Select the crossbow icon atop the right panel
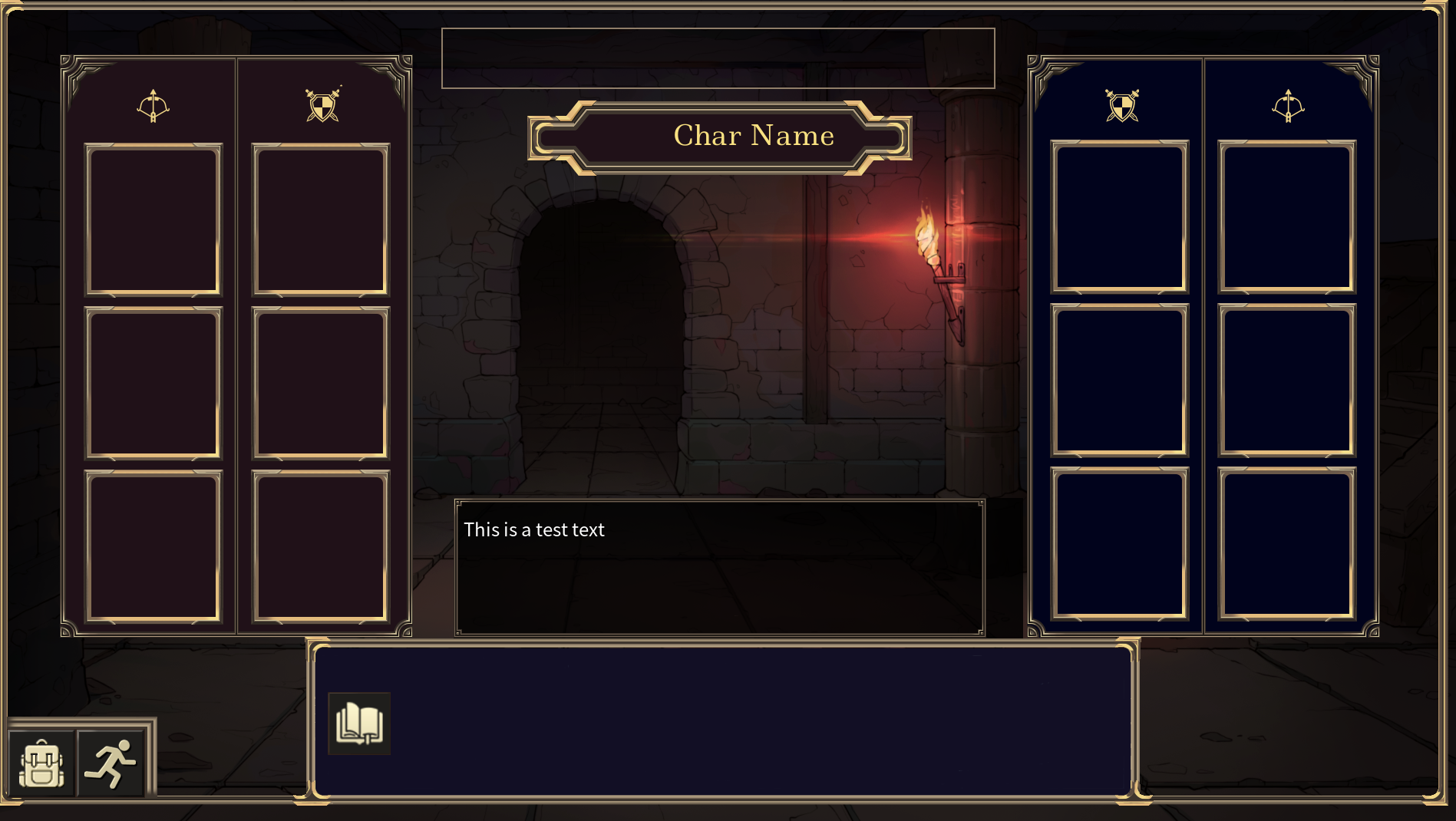 tap(1288, 104)
